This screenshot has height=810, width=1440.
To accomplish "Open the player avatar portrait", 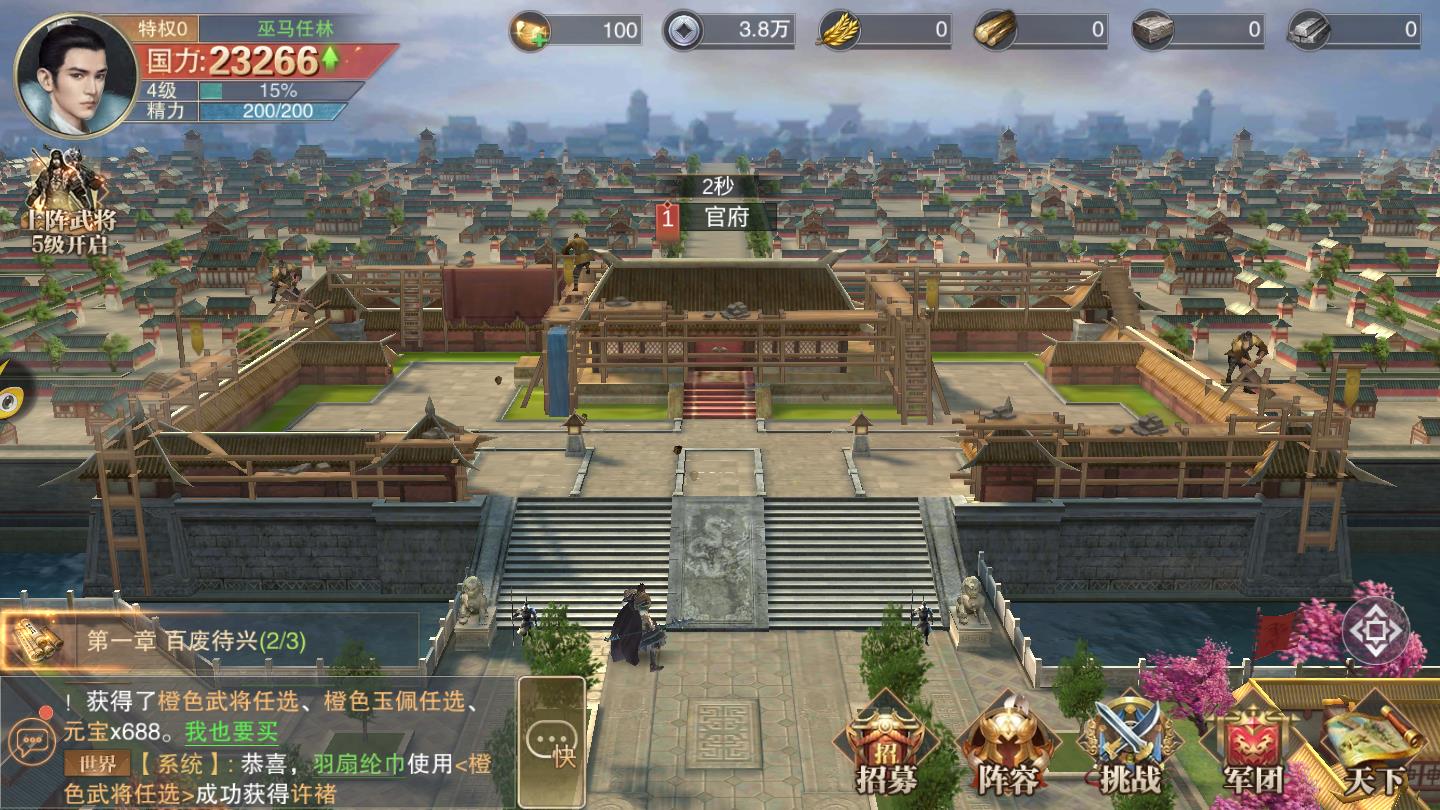I will tap(76, 74).
